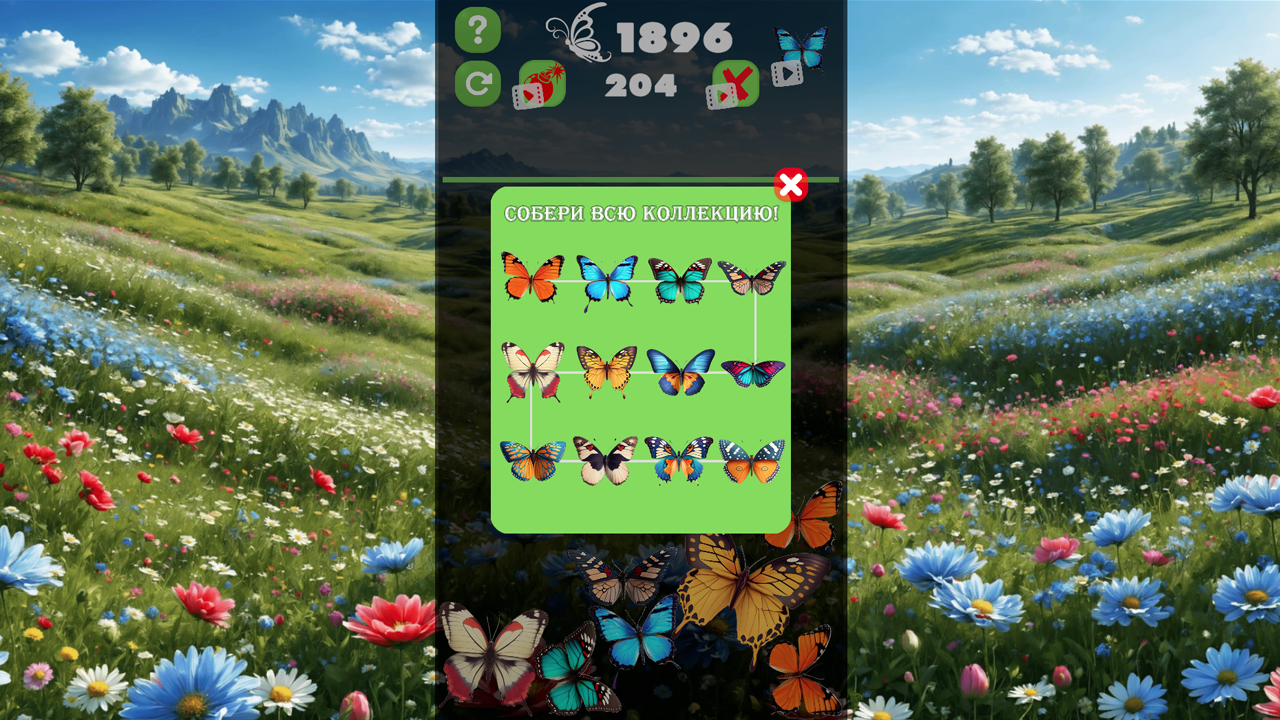This screenshot has height=720, width=1280.
Task: Click the golden-orange butterfly in the middle row
Action: tap(605, 368)
